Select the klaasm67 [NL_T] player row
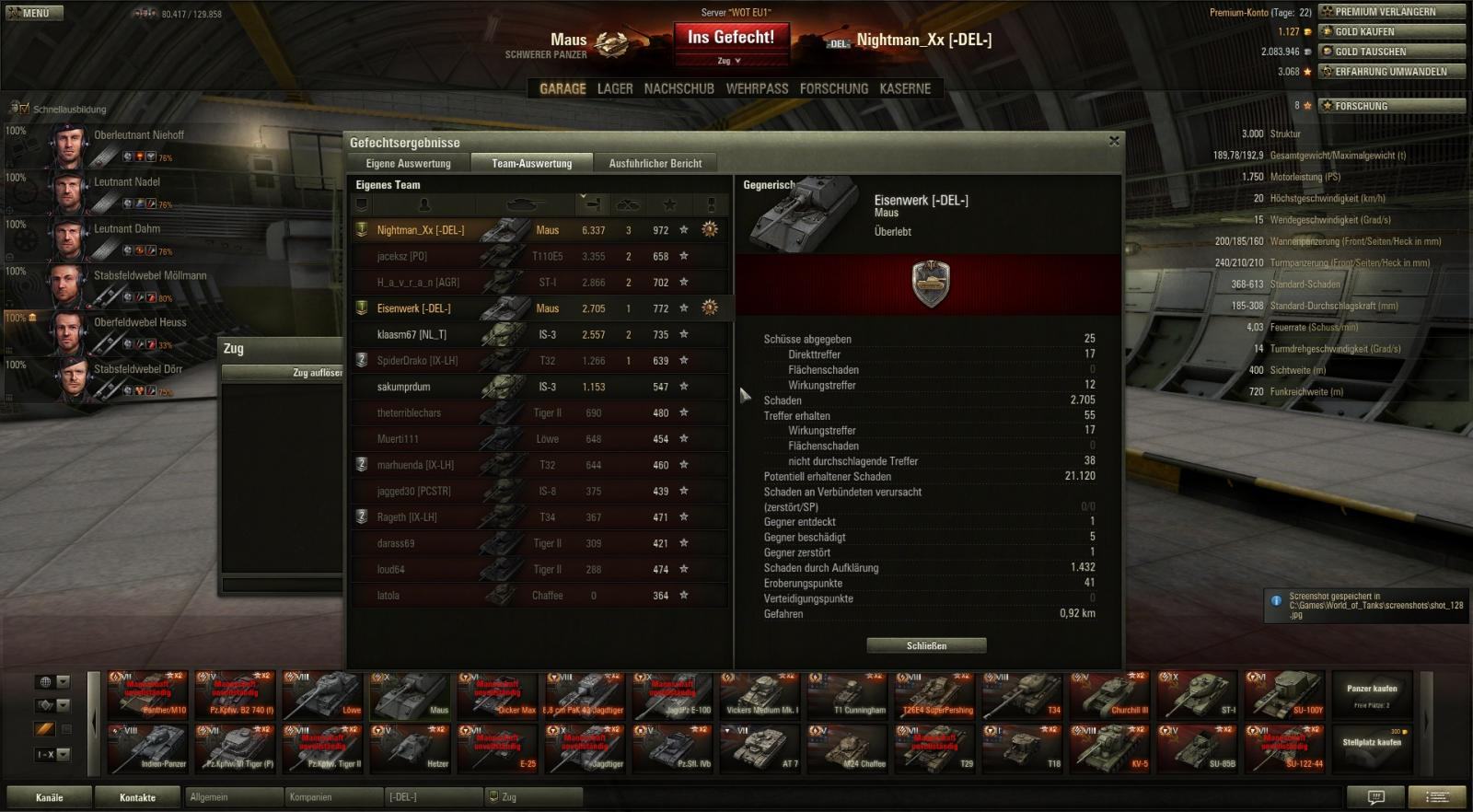 click(x=412, y=335)
